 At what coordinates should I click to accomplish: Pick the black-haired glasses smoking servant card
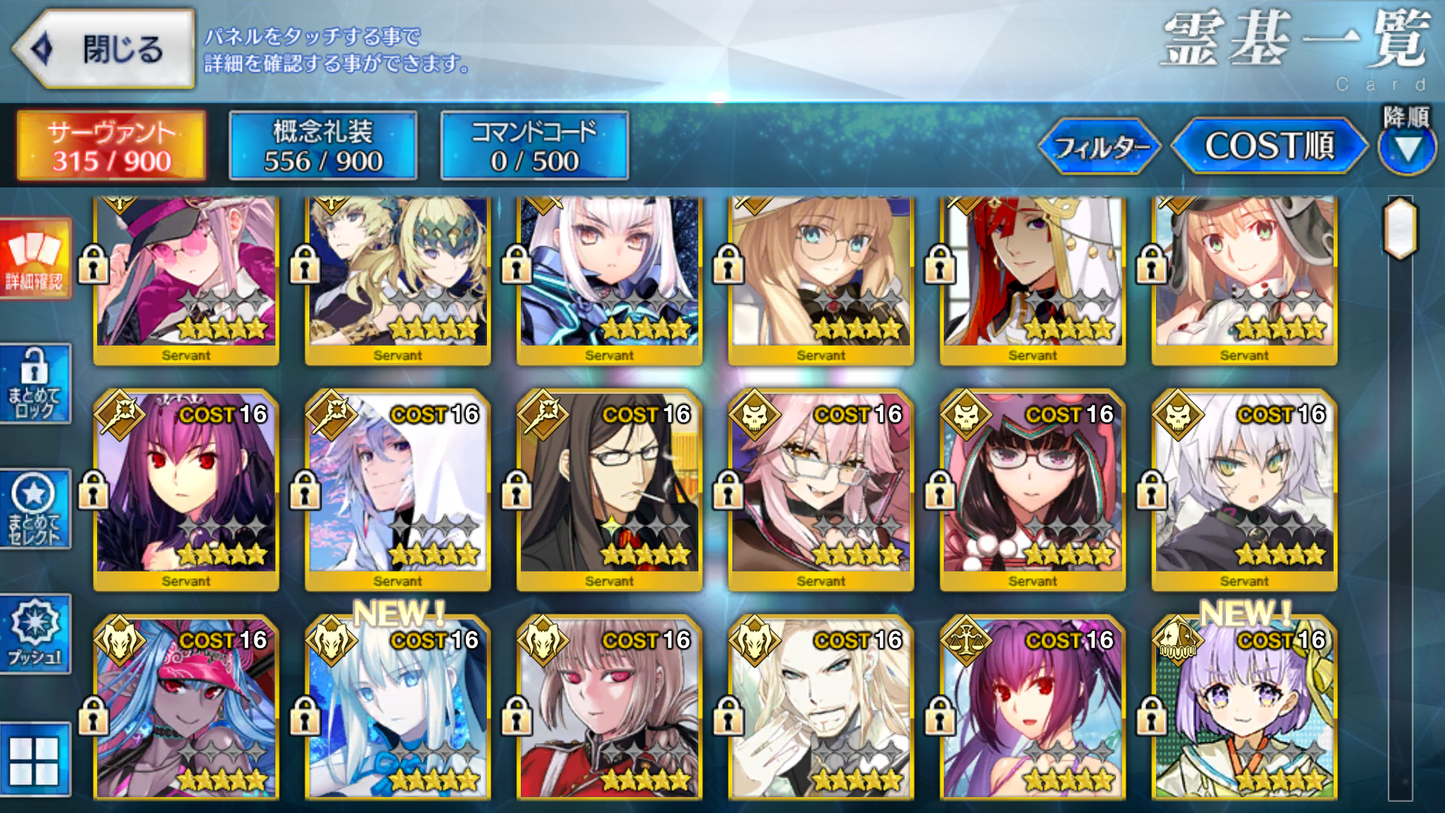point(609,488)
